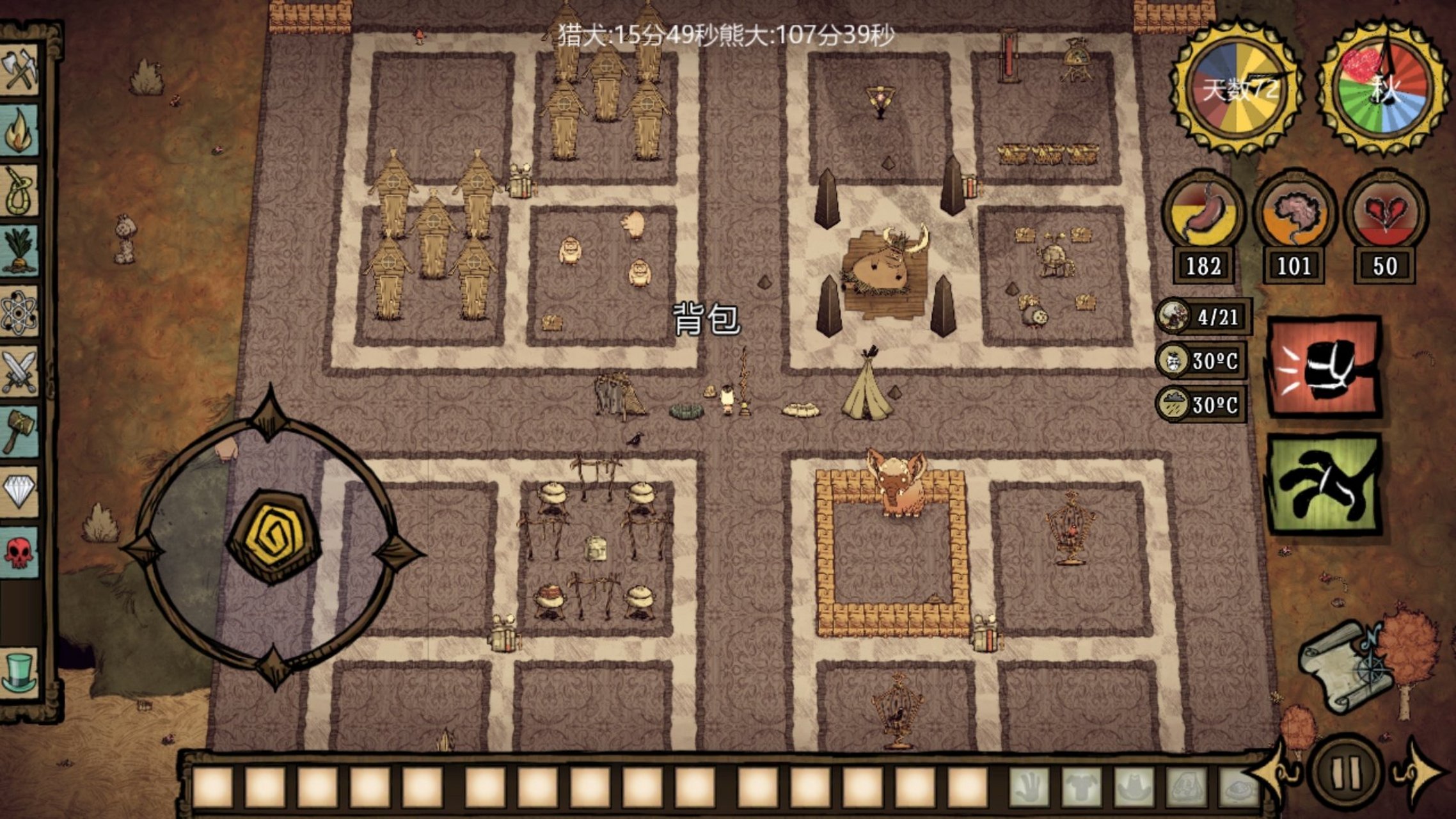Open the Fire crafting tab
The width and height of the screenshot is (1456, 819).
tap(20, 130)
